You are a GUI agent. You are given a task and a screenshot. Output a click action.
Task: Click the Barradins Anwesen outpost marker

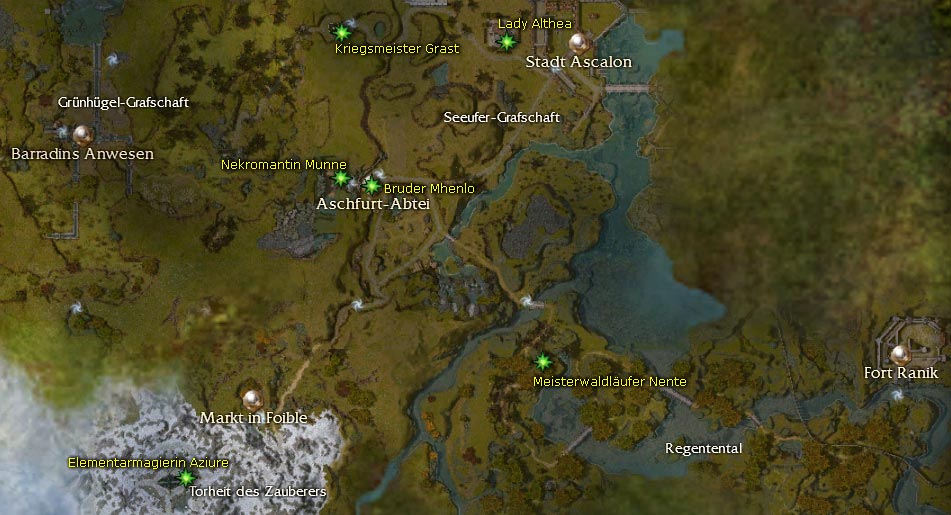(82, 133)
